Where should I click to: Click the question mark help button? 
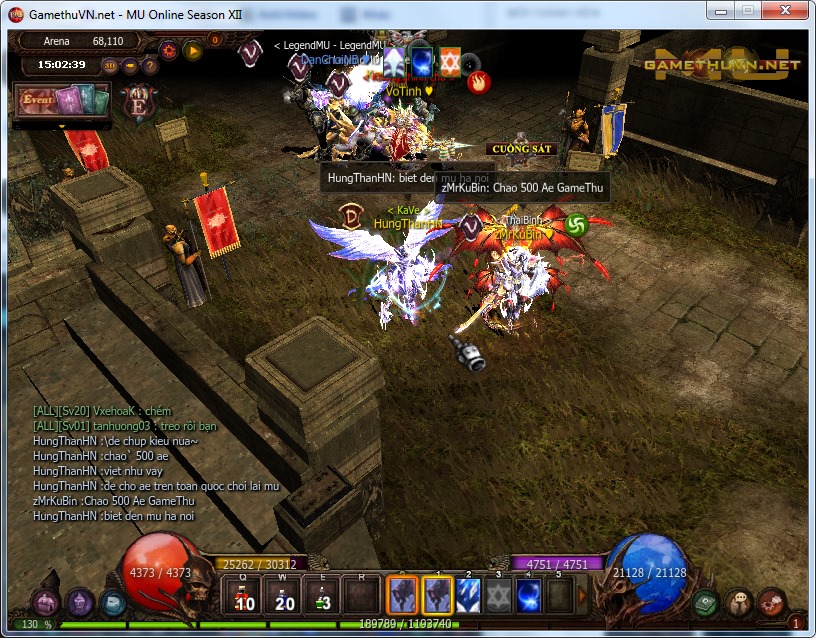point(150,66)
